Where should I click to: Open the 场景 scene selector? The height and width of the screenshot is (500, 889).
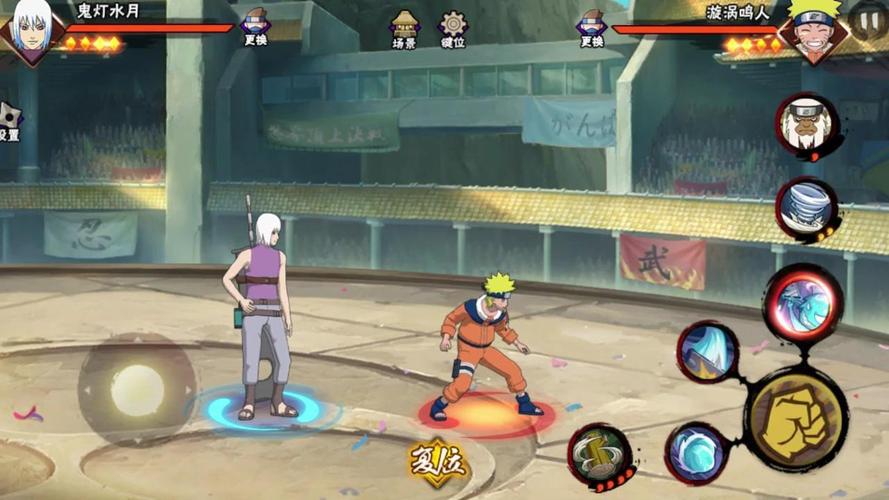[x=404, y=29]
